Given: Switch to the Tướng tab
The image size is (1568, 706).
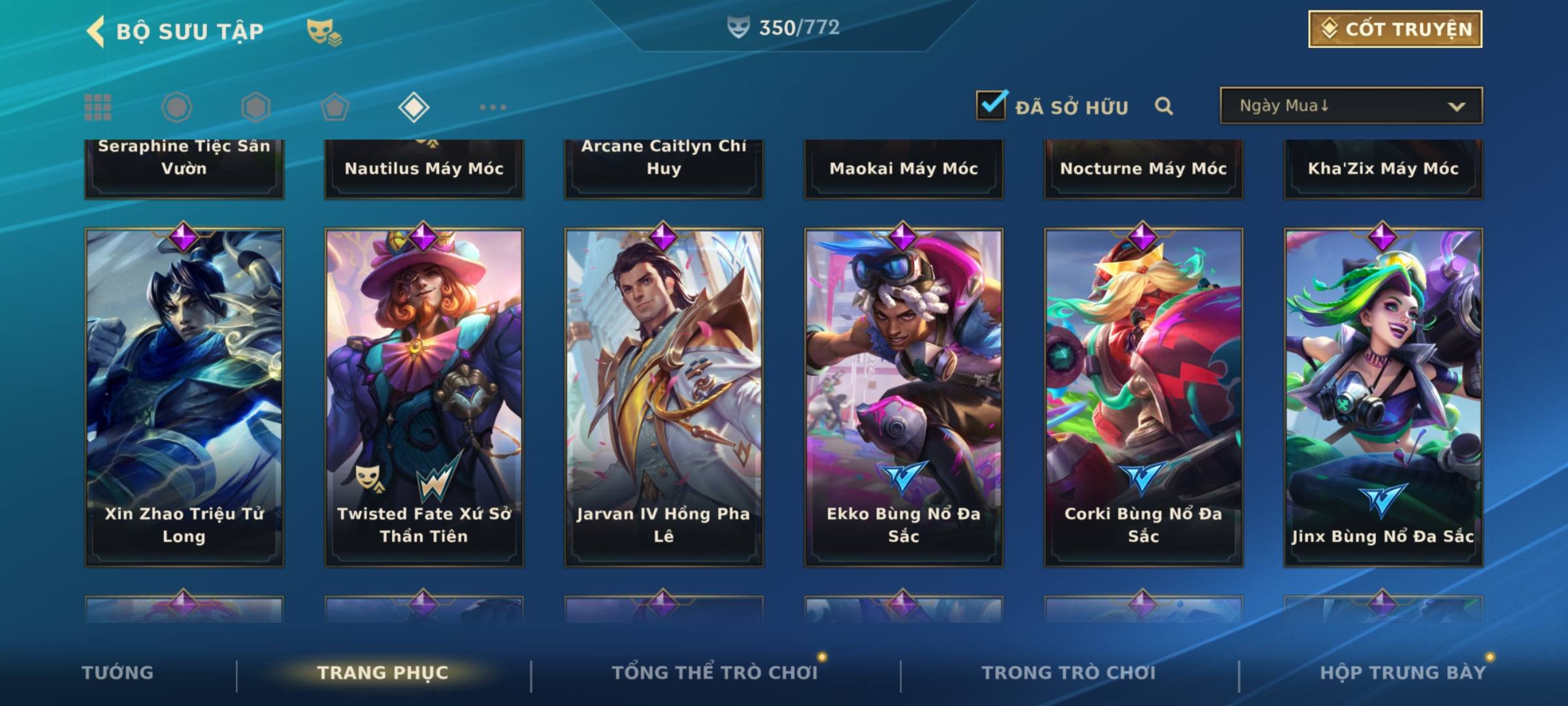Looking at the screenshot, I should 118,673.
